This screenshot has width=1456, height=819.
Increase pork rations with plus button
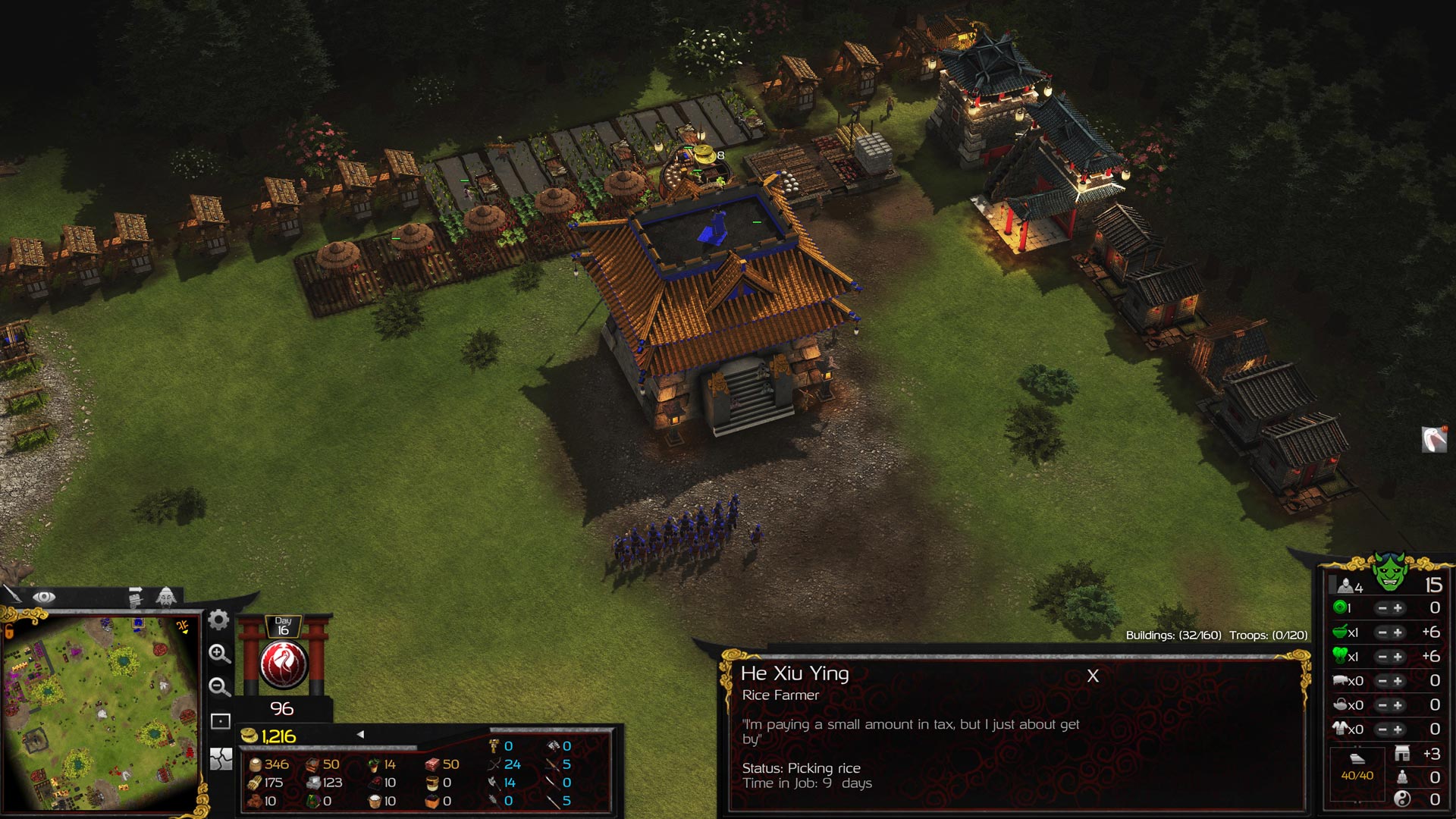(x=1398, y=681)
